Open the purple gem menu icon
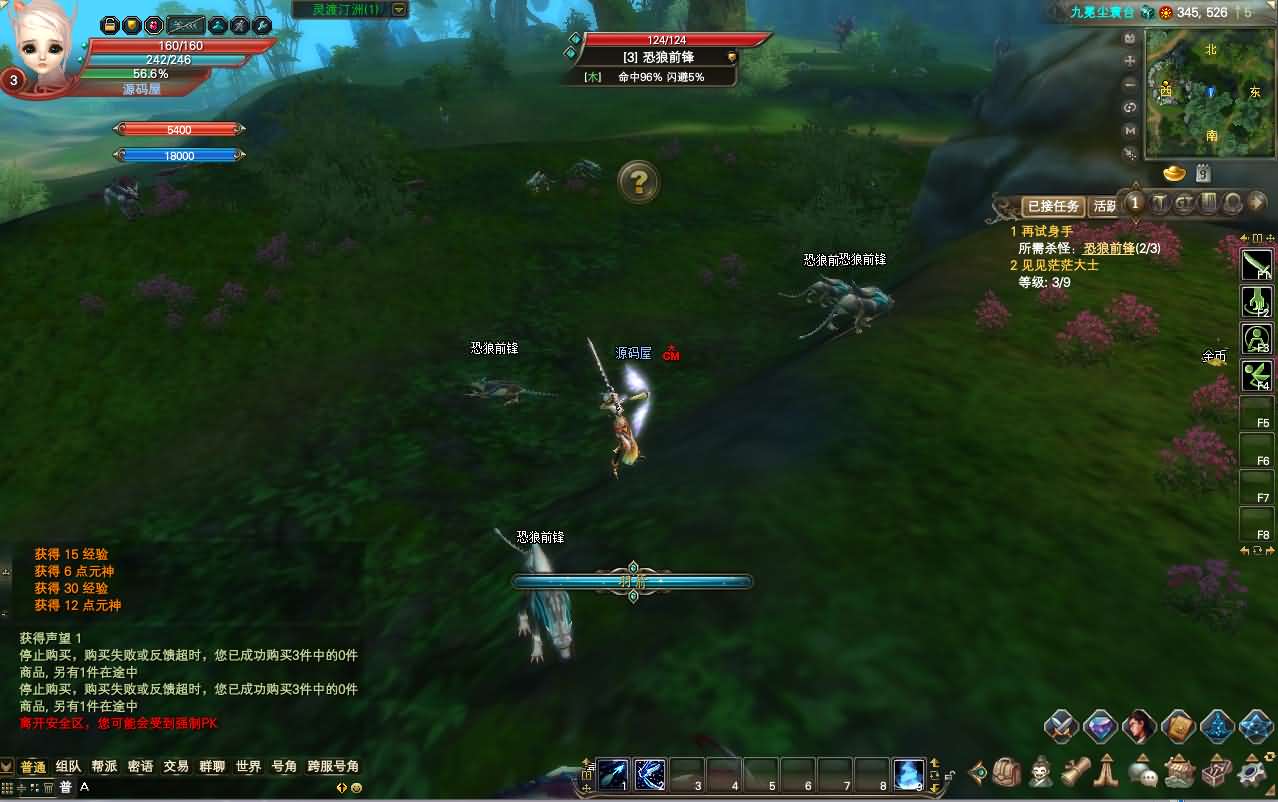Image resolution: width=1278 pixels, height=802 pixels. coord(1100,727)
